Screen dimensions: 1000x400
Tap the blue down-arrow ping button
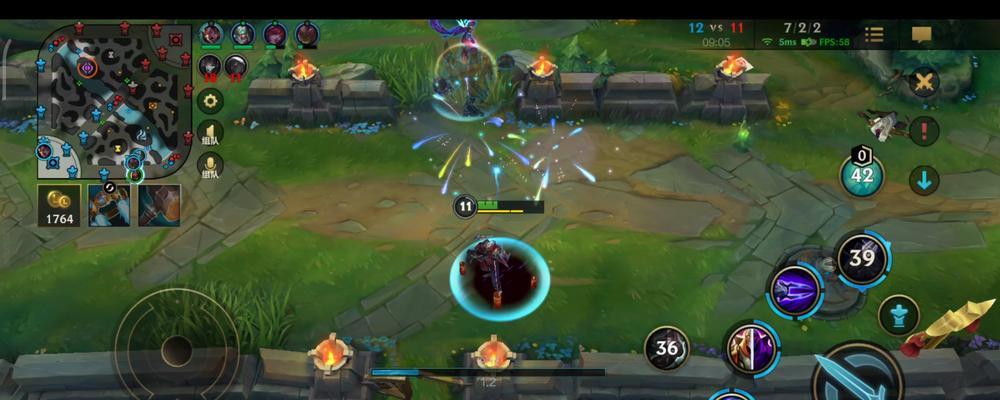924,180
